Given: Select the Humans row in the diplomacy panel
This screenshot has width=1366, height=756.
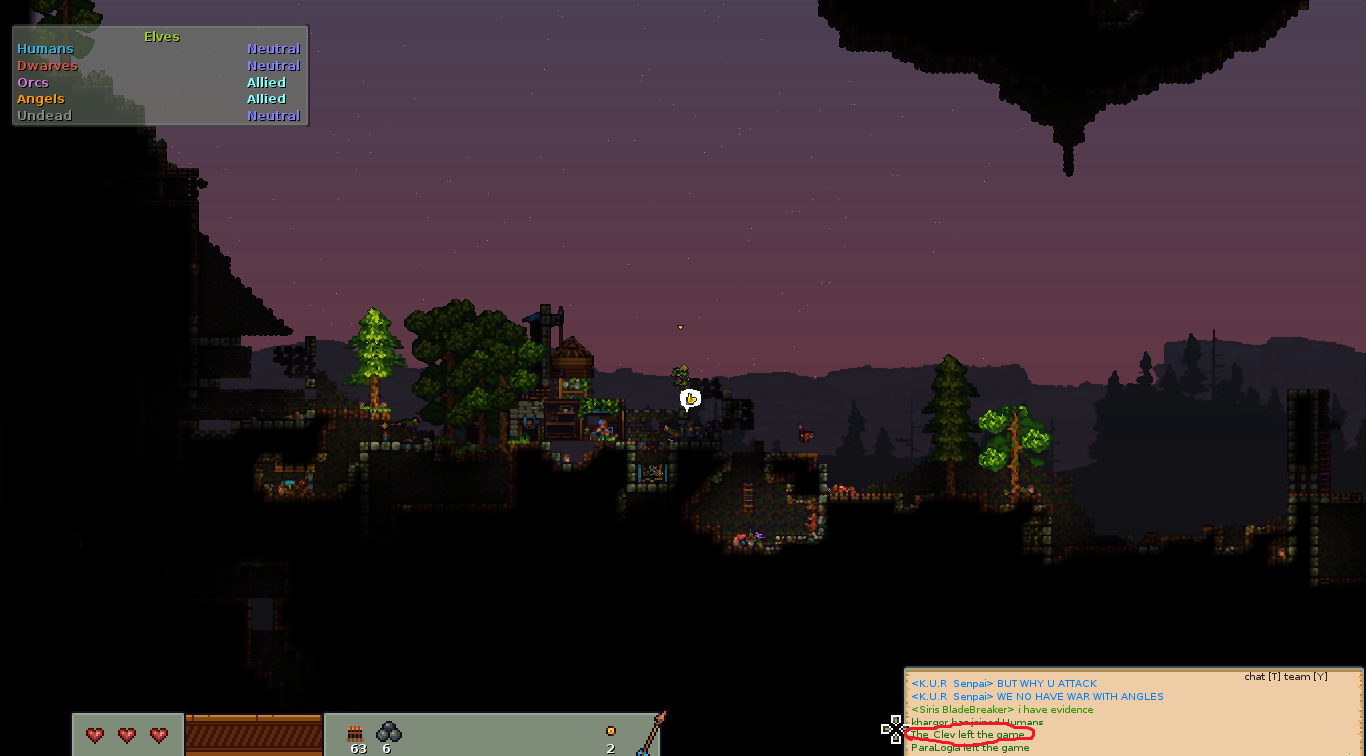Looking at the screenshot, I should [x=46, y=49].
